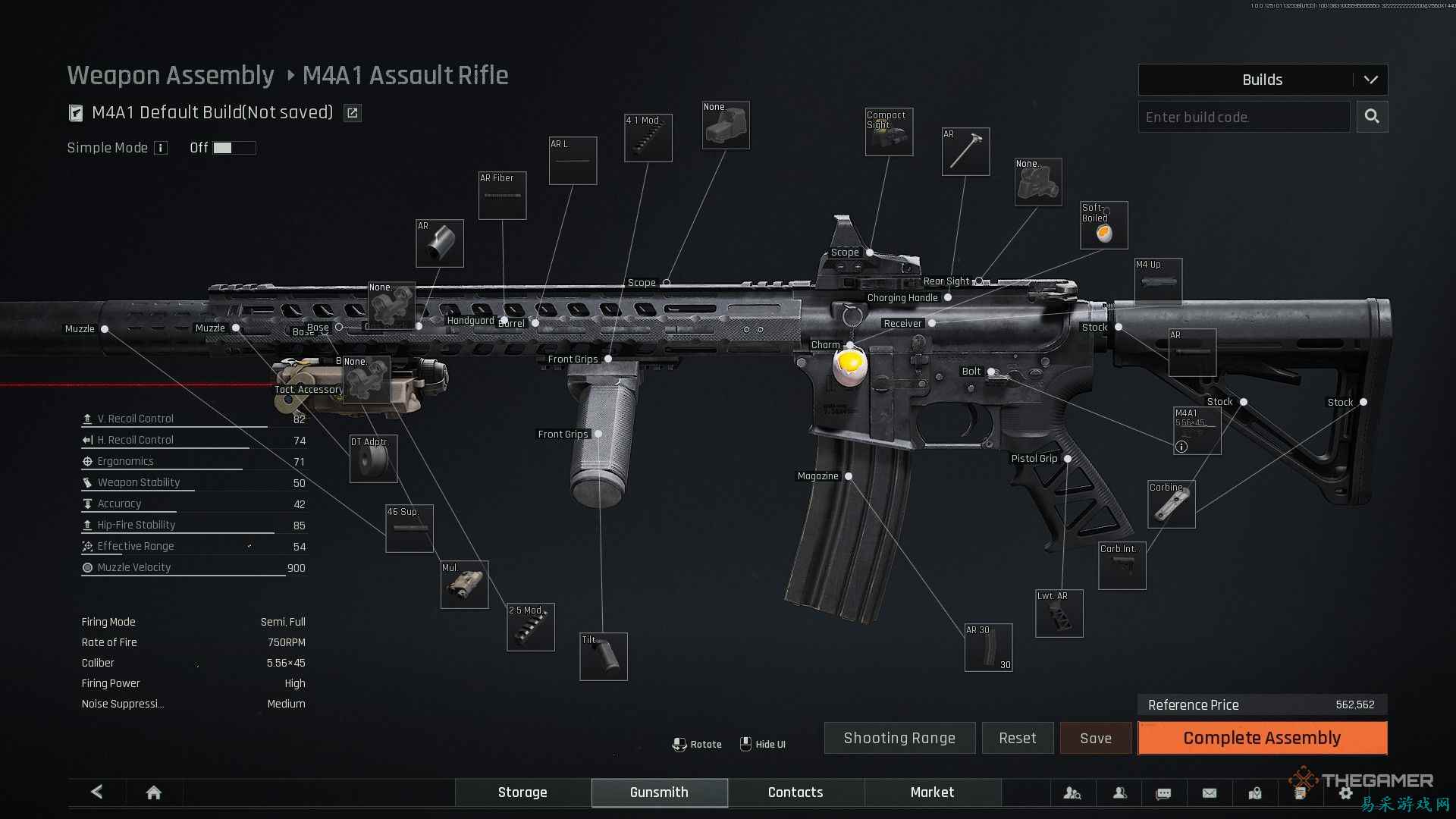Go to the Contacts tab
The height and width of the screenshot is (819, 1456).
coord(795,792)
